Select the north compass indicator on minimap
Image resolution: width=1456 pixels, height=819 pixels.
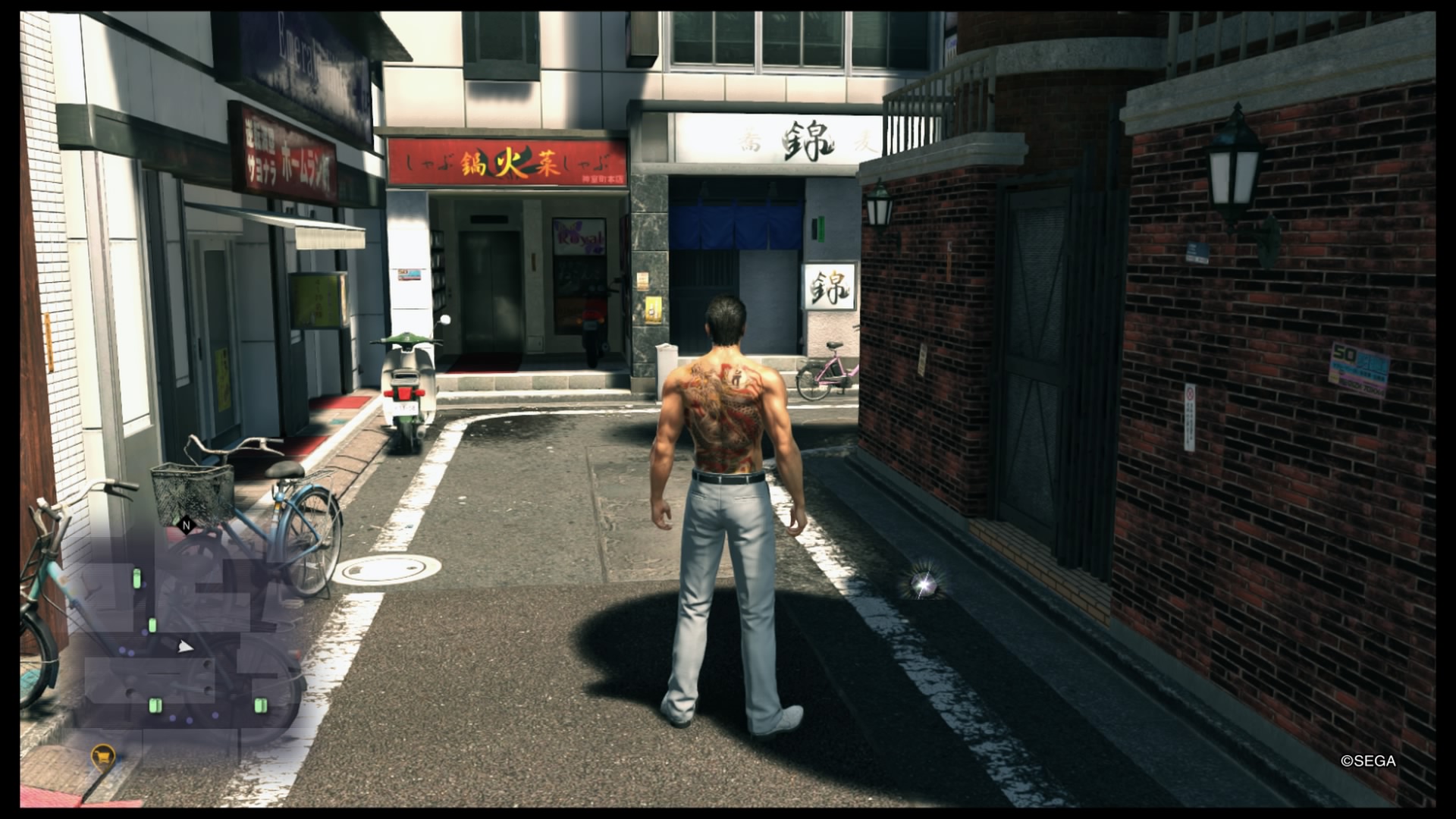pyautogui.click(x=186, y=524)
